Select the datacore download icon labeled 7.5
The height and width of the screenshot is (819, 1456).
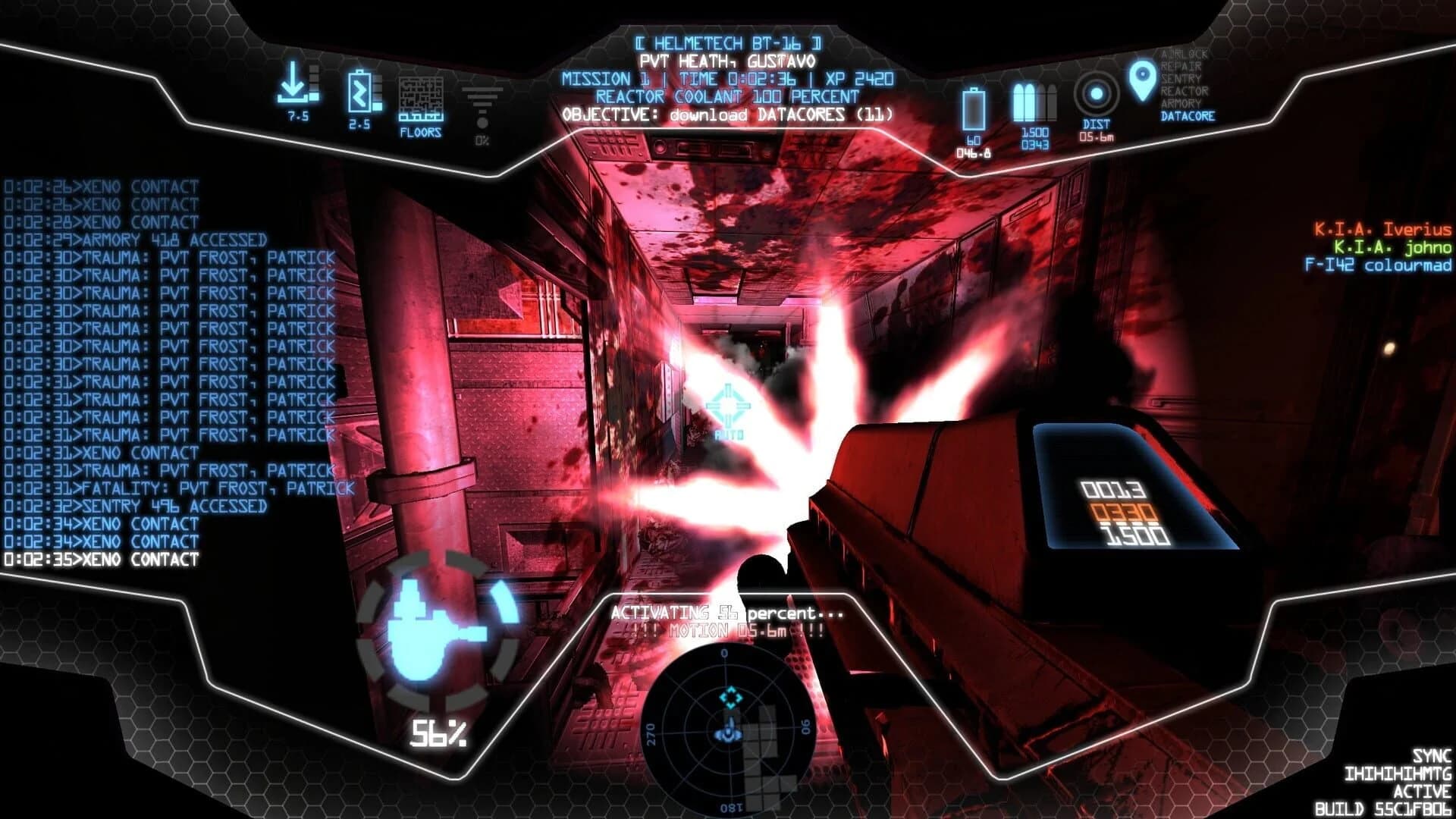point(296,86)
